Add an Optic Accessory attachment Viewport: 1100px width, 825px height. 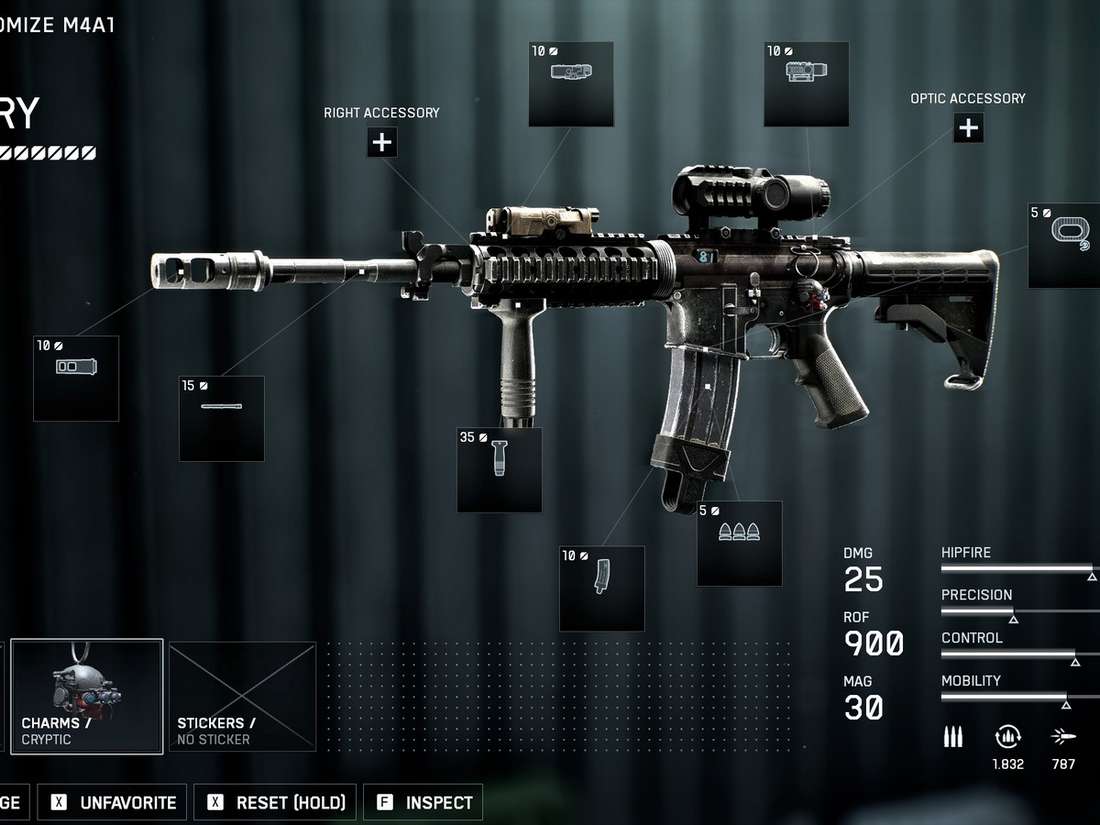[x=968, y=128]
